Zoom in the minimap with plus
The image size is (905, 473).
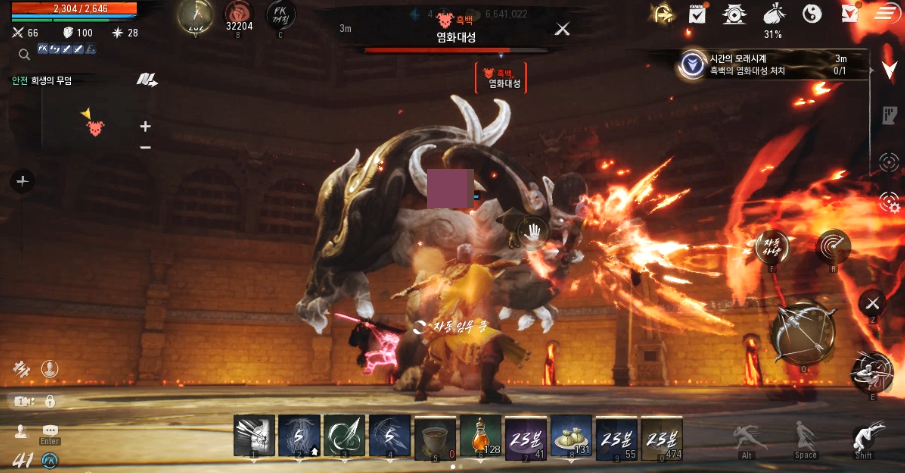(145, 126)
